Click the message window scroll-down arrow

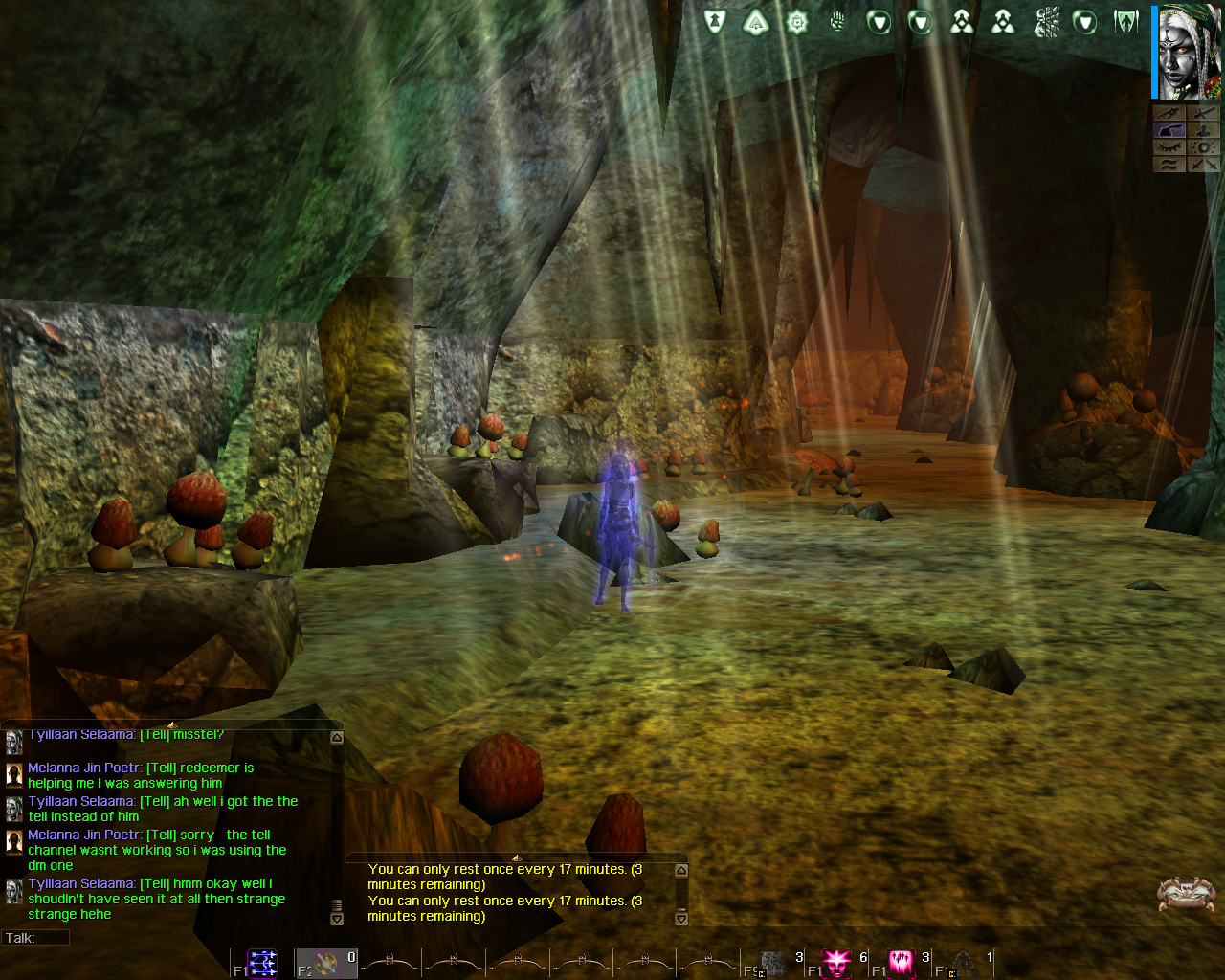point(679,920)
